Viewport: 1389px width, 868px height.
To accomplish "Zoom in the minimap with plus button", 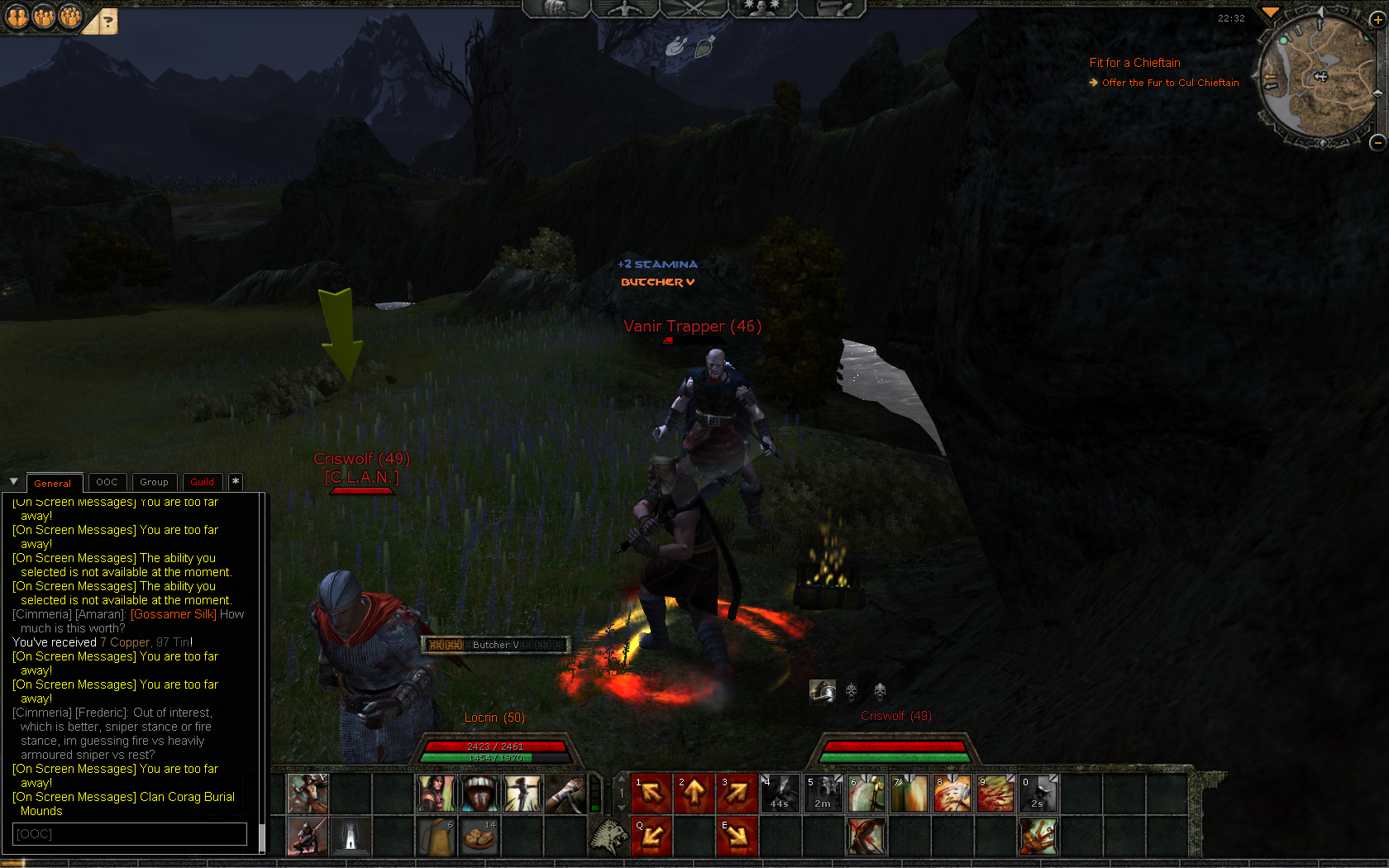I will pyautogui.click(x=1377, y=20).
